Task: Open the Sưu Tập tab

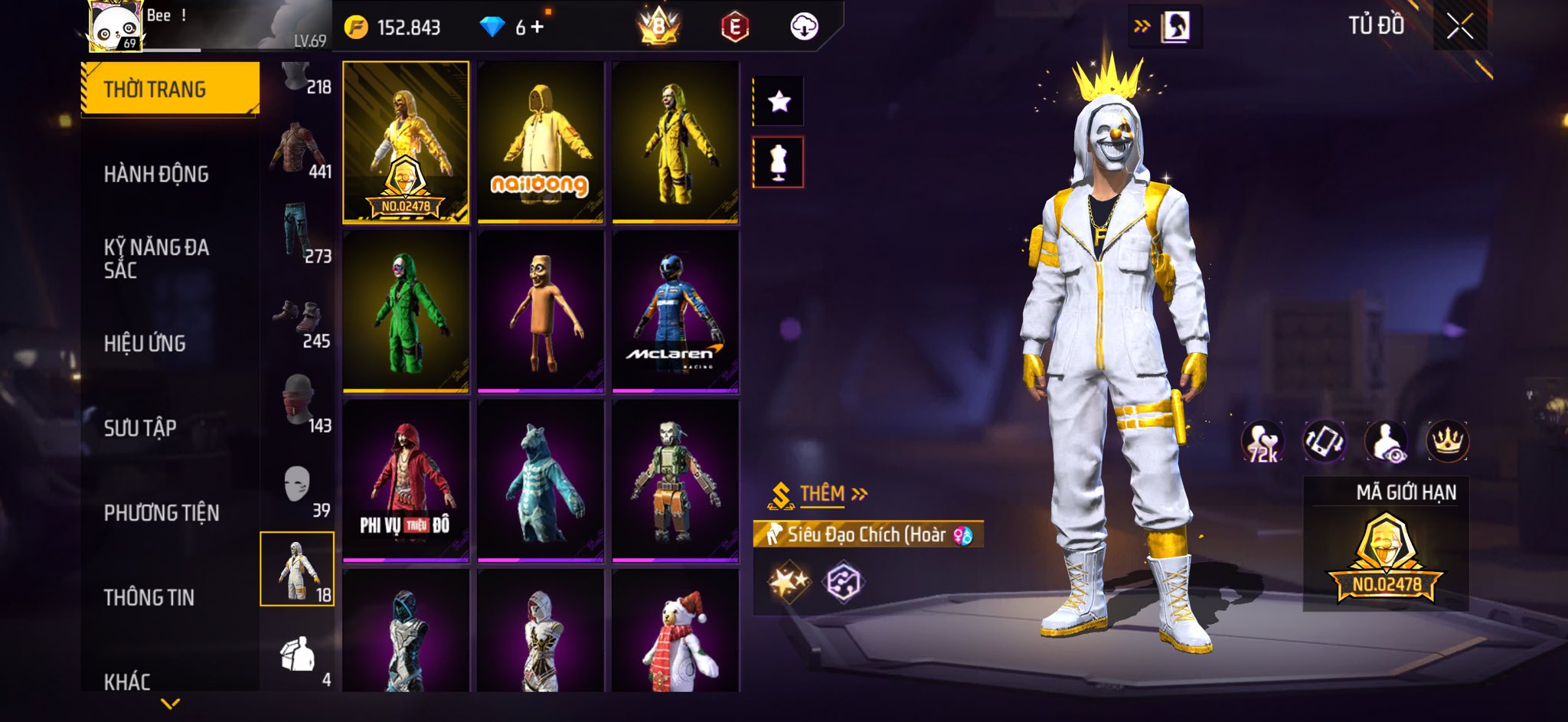Action: tap(140, 428)
